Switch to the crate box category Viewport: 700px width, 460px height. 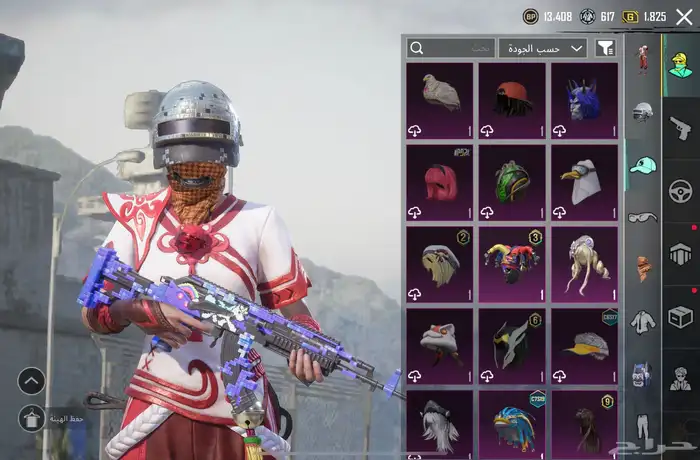click(681, 317)
